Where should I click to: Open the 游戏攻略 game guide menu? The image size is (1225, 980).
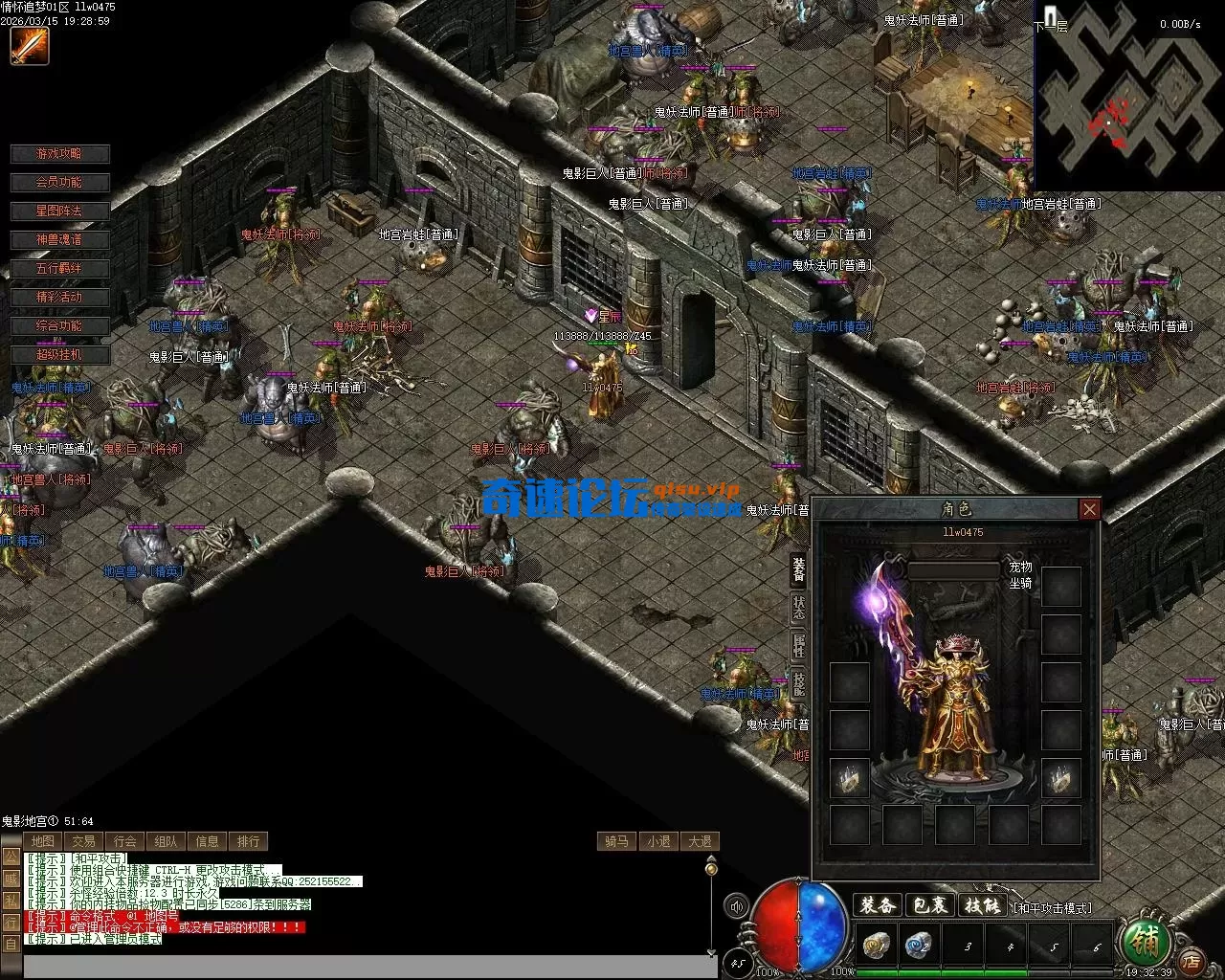coord(59,154)
